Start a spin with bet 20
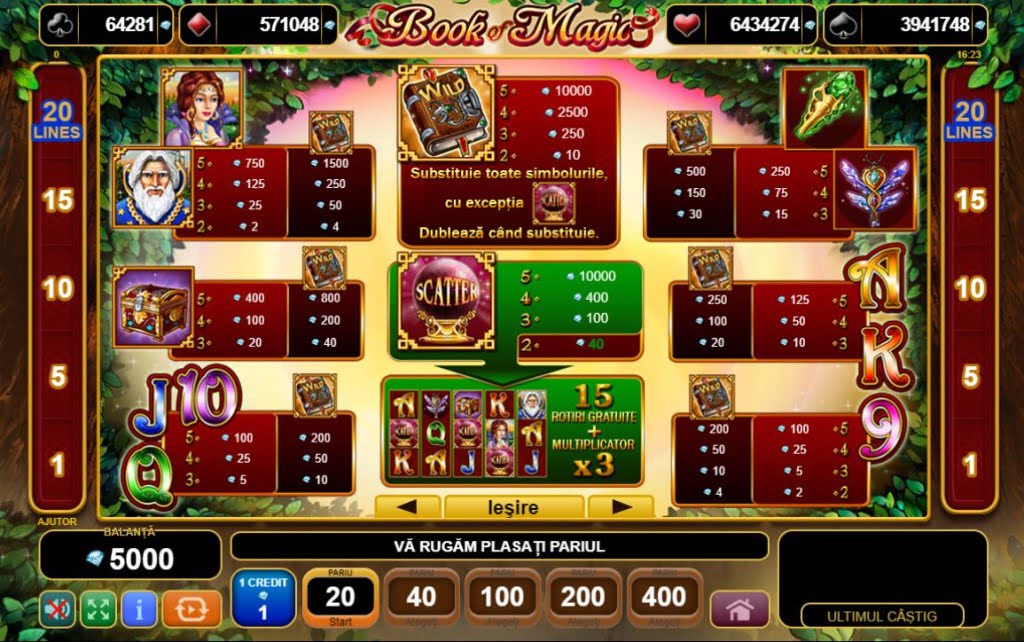This screenshot has width=1024, height=642. pos(340,598)
